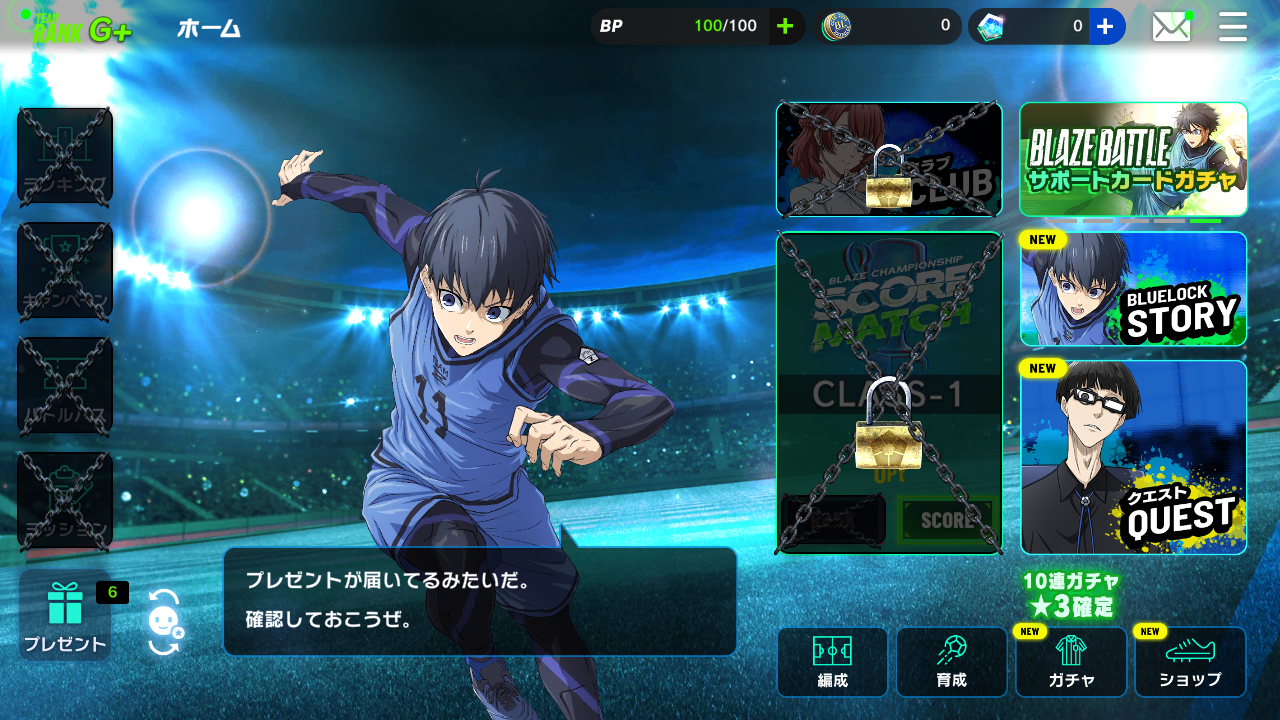Open the 育成 training screen
Viewport: 1280px width, 720px height.
(x=951, y=661)
